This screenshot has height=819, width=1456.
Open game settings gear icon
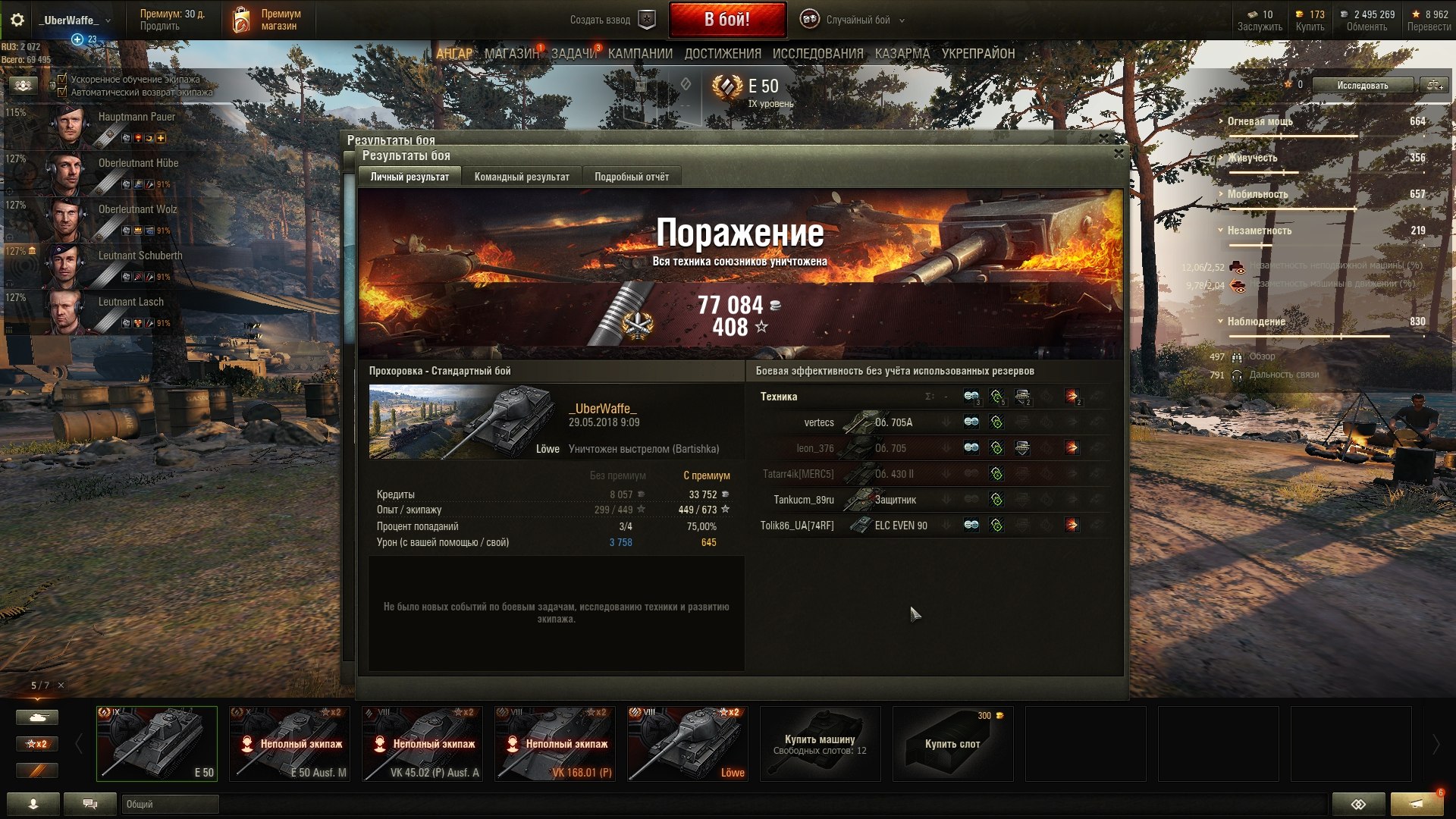[17, 20]
